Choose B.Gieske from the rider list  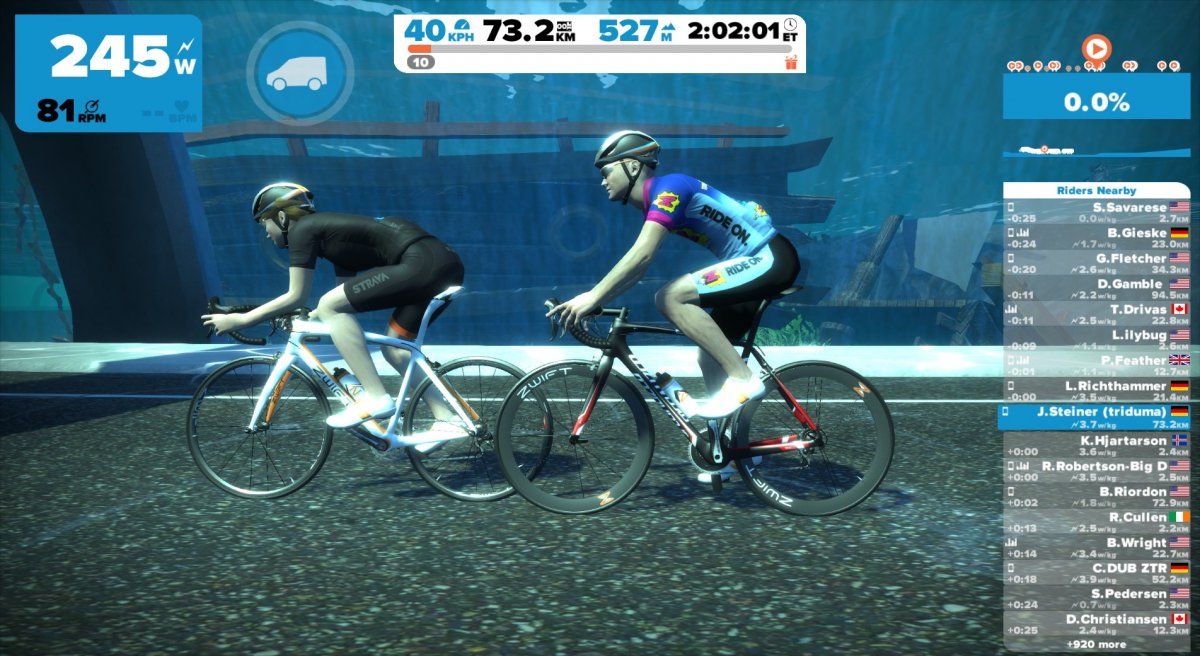1096,238
